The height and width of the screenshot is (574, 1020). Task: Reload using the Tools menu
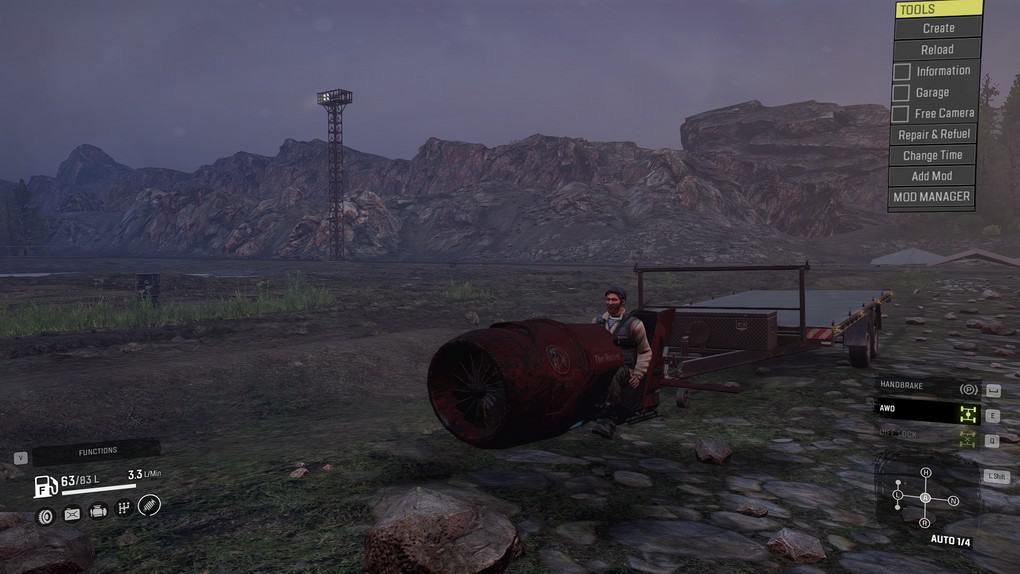(937, 49)
